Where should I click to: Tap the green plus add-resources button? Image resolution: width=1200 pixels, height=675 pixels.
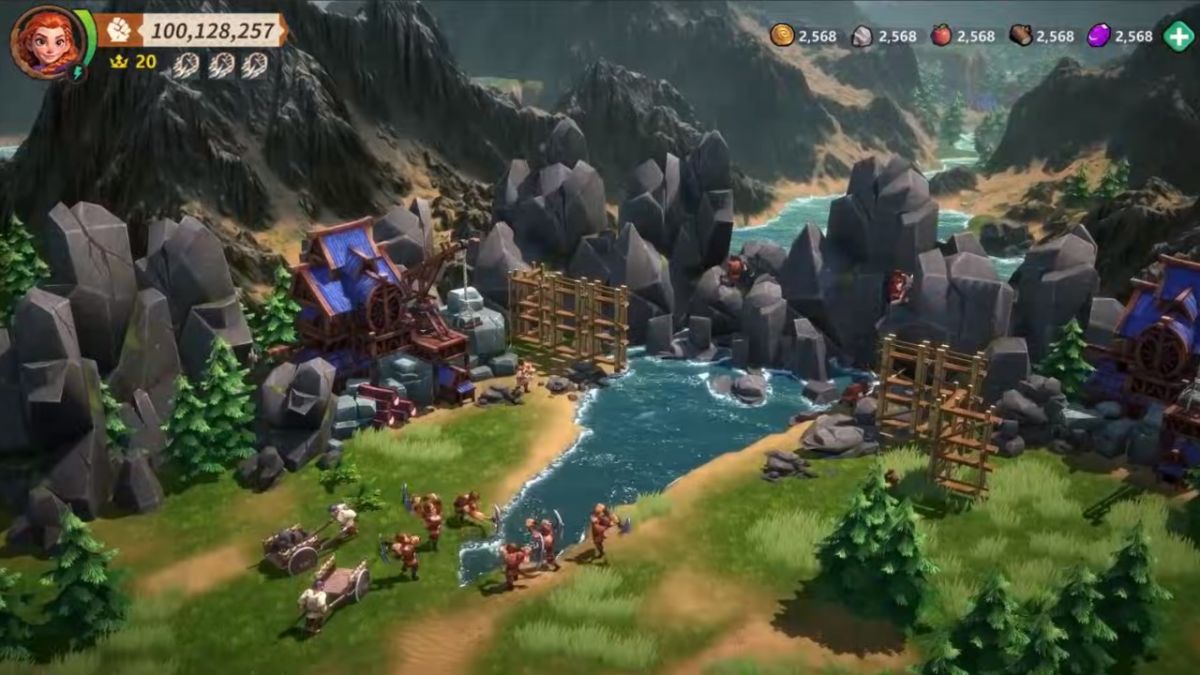pyautogui.click(x=1178, y=36)
